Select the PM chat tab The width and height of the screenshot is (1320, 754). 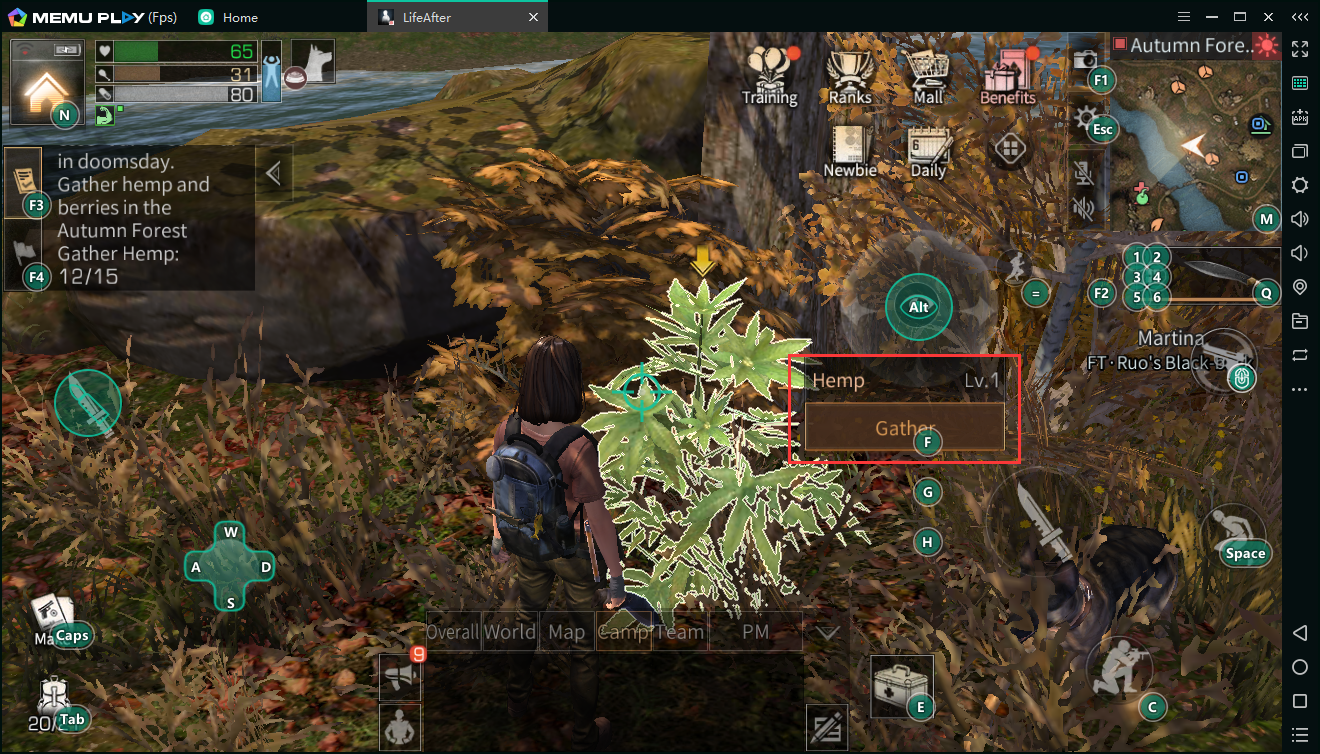[755, 632]
